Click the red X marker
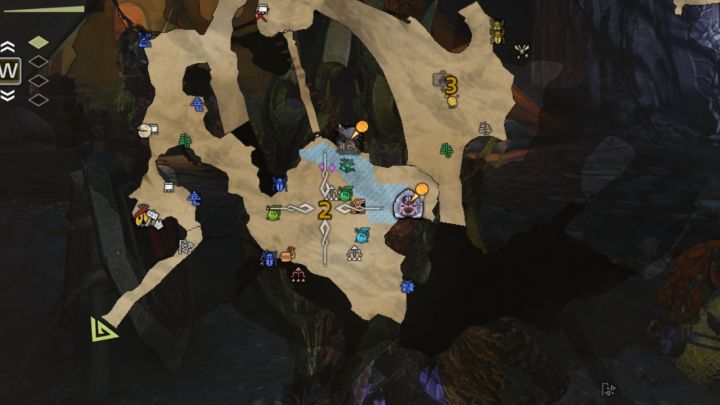This screenshot has height=405, width=720. (262, 15)
